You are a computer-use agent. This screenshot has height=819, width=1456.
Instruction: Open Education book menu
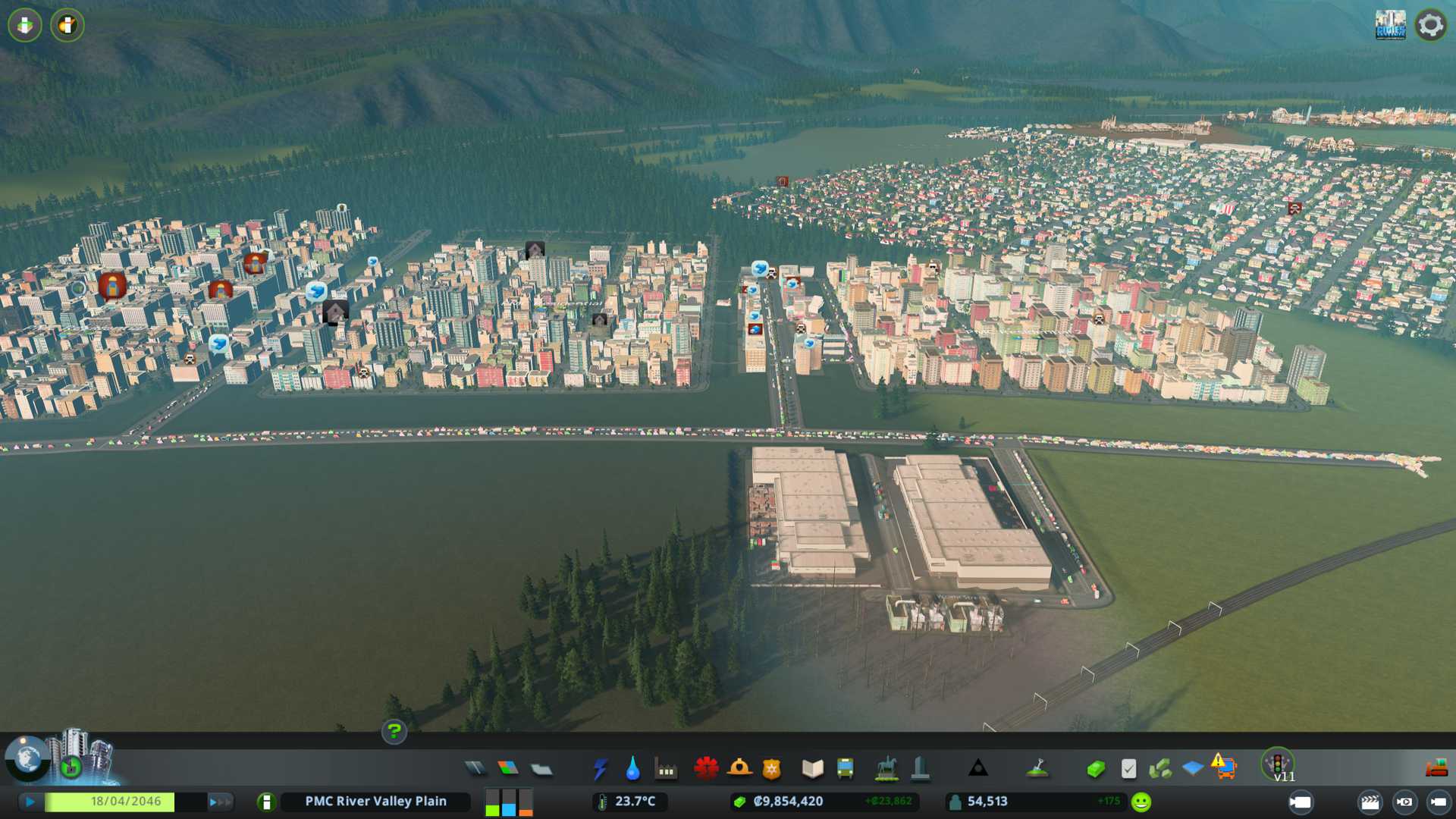click(x=812, y=769)
